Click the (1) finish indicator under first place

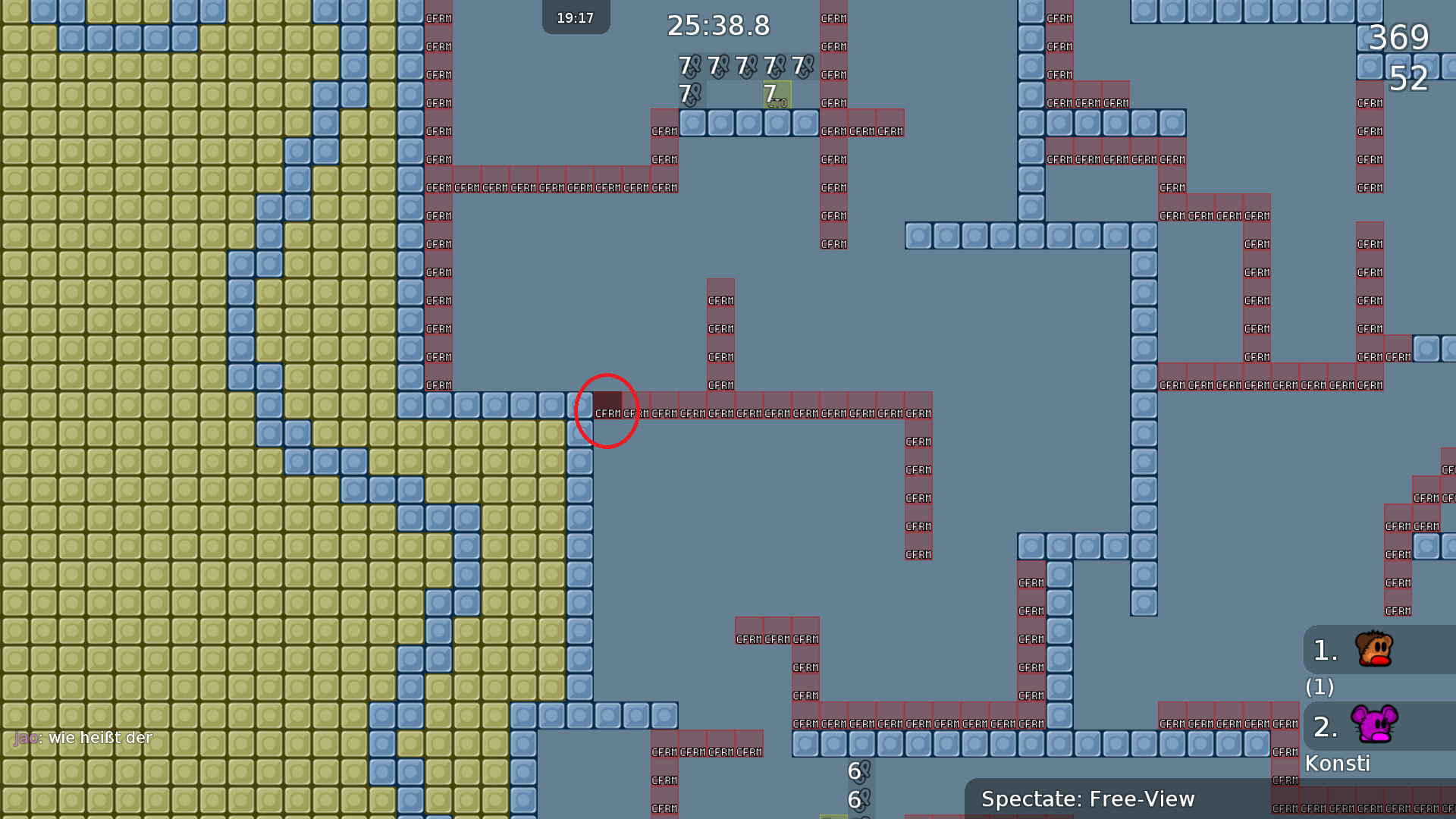pos(1319,688)
